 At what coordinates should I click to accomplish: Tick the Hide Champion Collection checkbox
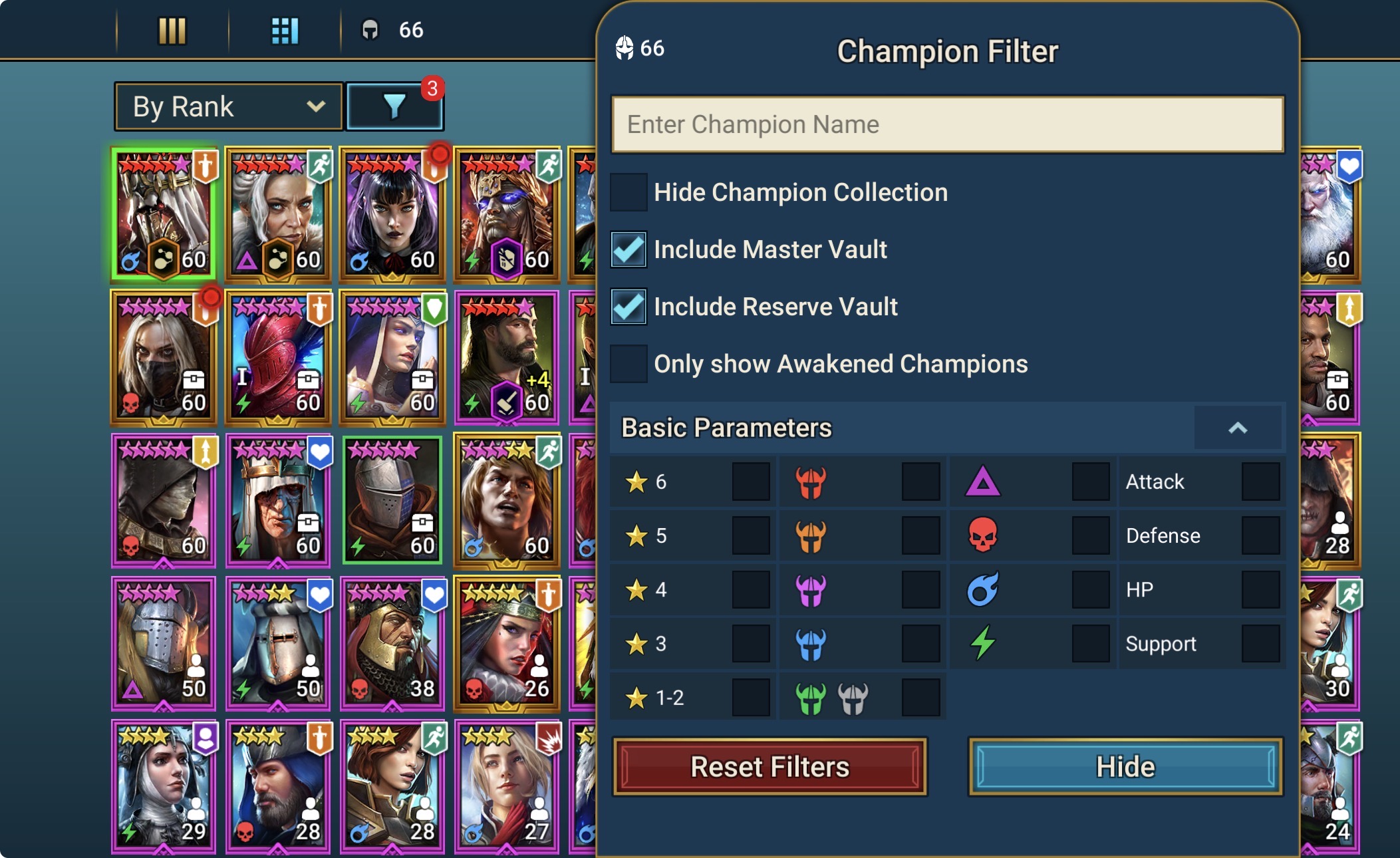click(629, 192)
